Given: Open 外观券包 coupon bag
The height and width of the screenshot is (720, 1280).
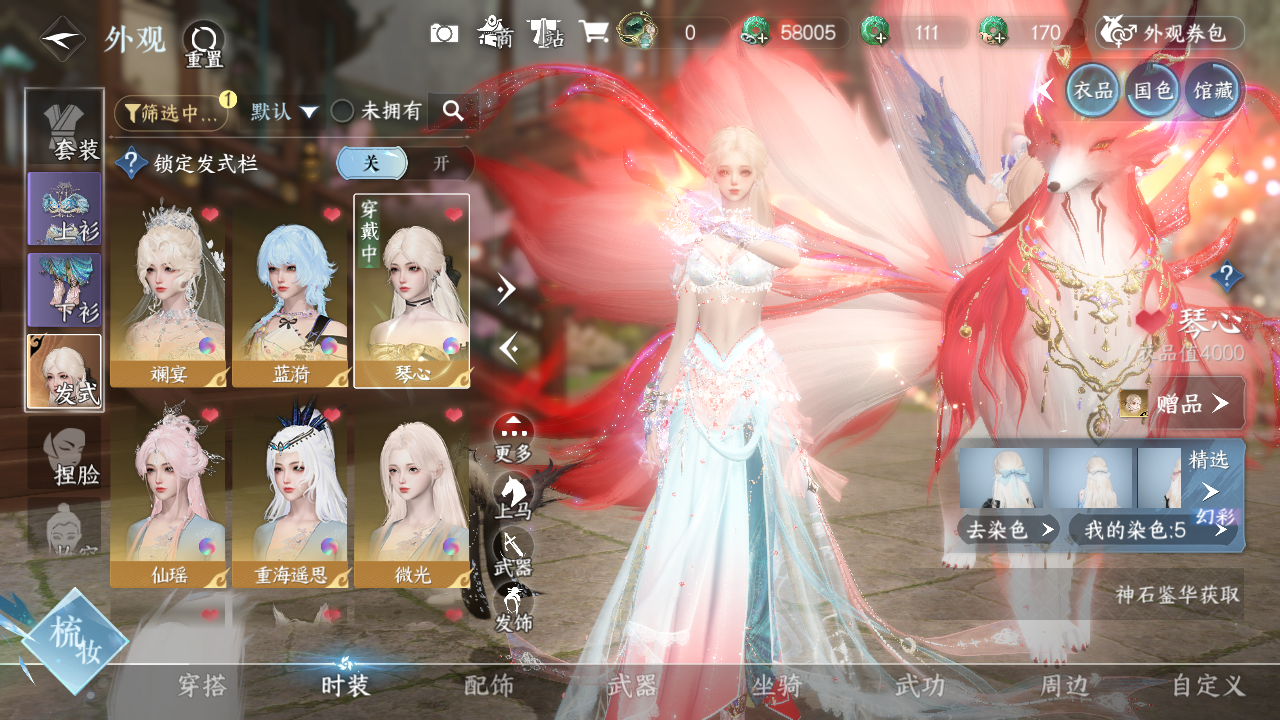Looking at the screenshot, I should (x=1170, y=33).
